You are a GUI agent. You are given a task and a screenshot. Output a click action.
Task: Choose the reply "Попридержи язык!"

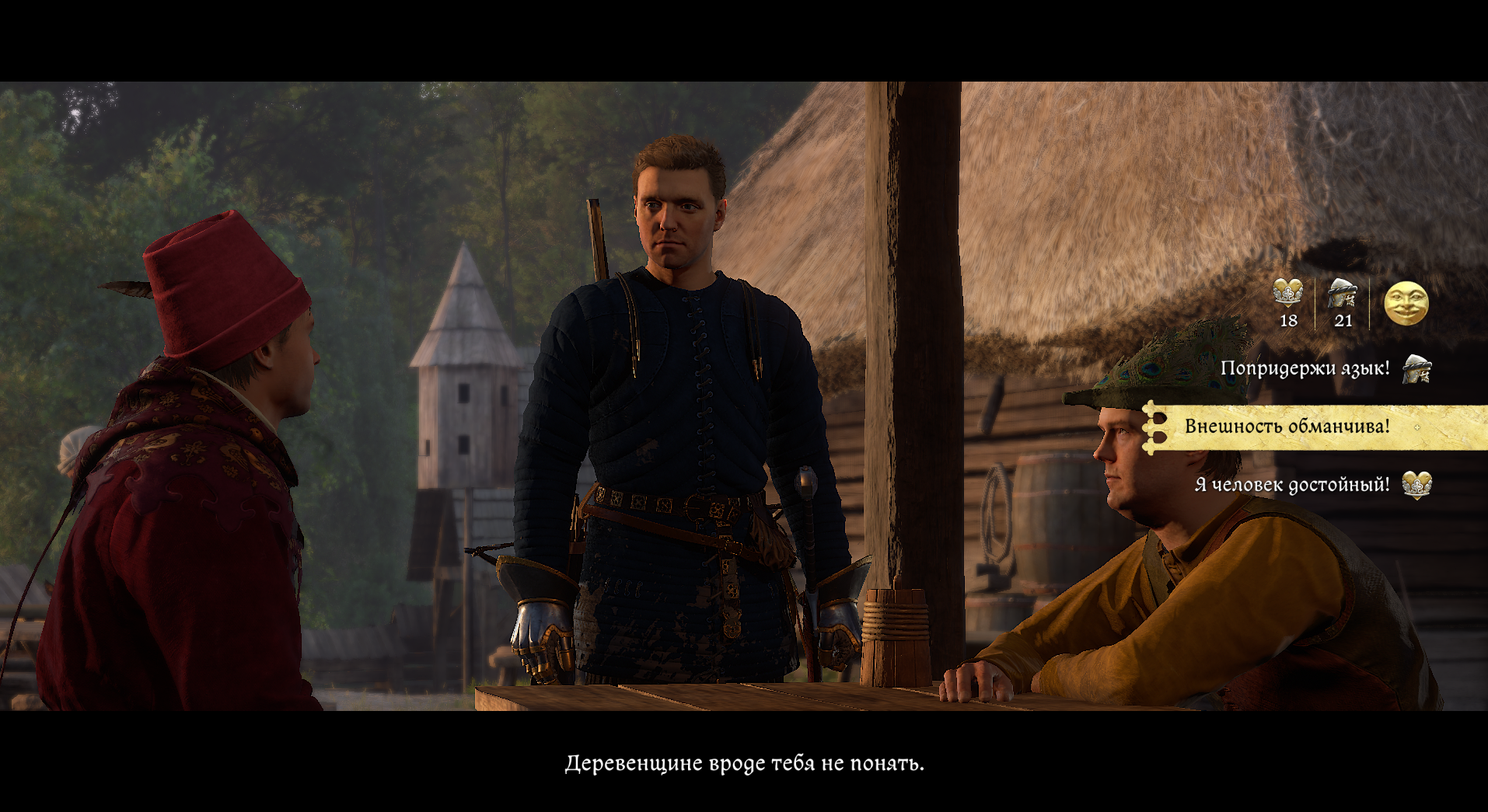tap(1305, 368)
